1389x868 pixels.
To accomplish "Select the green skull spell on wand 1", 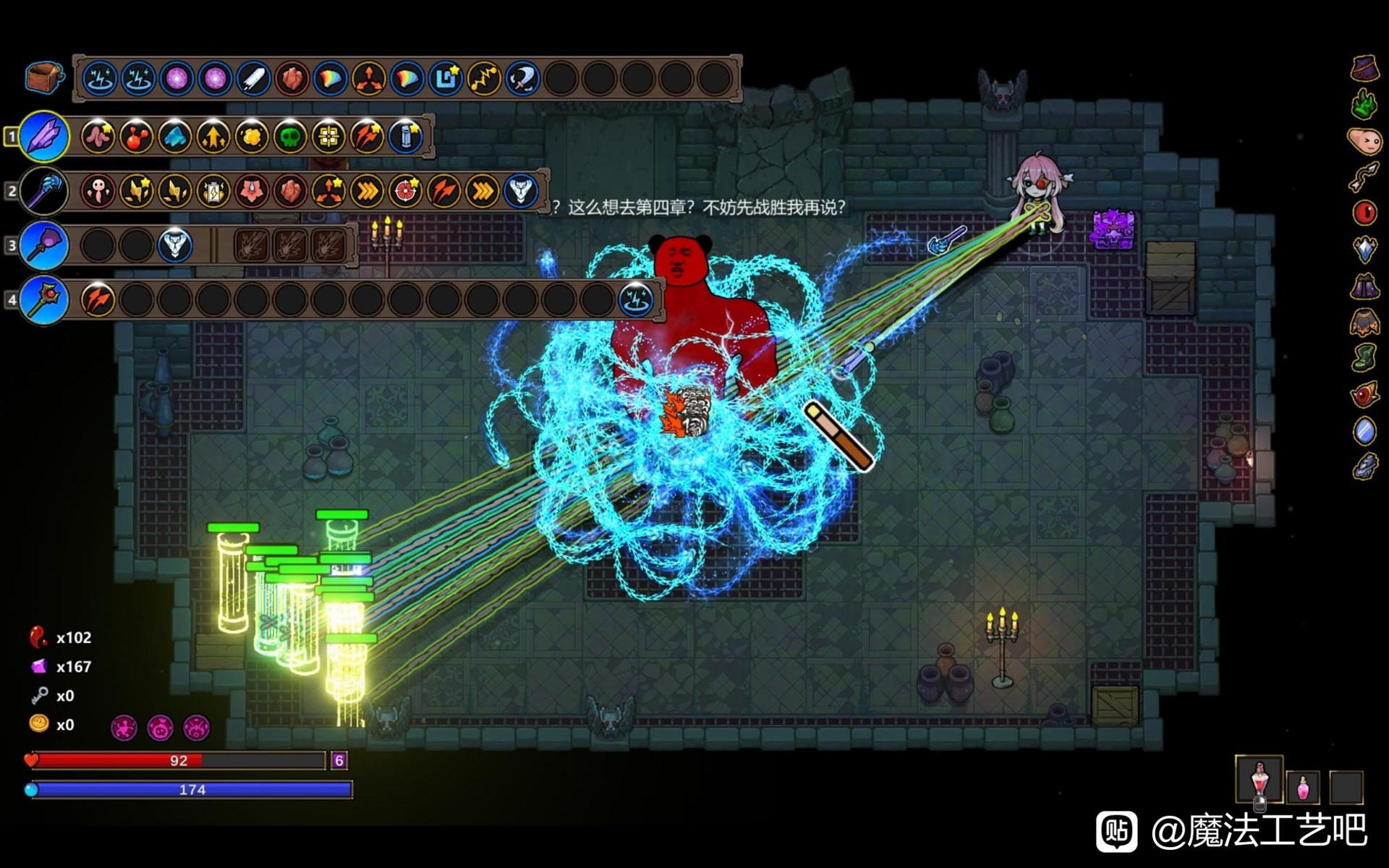I will (x=289, y=137).
